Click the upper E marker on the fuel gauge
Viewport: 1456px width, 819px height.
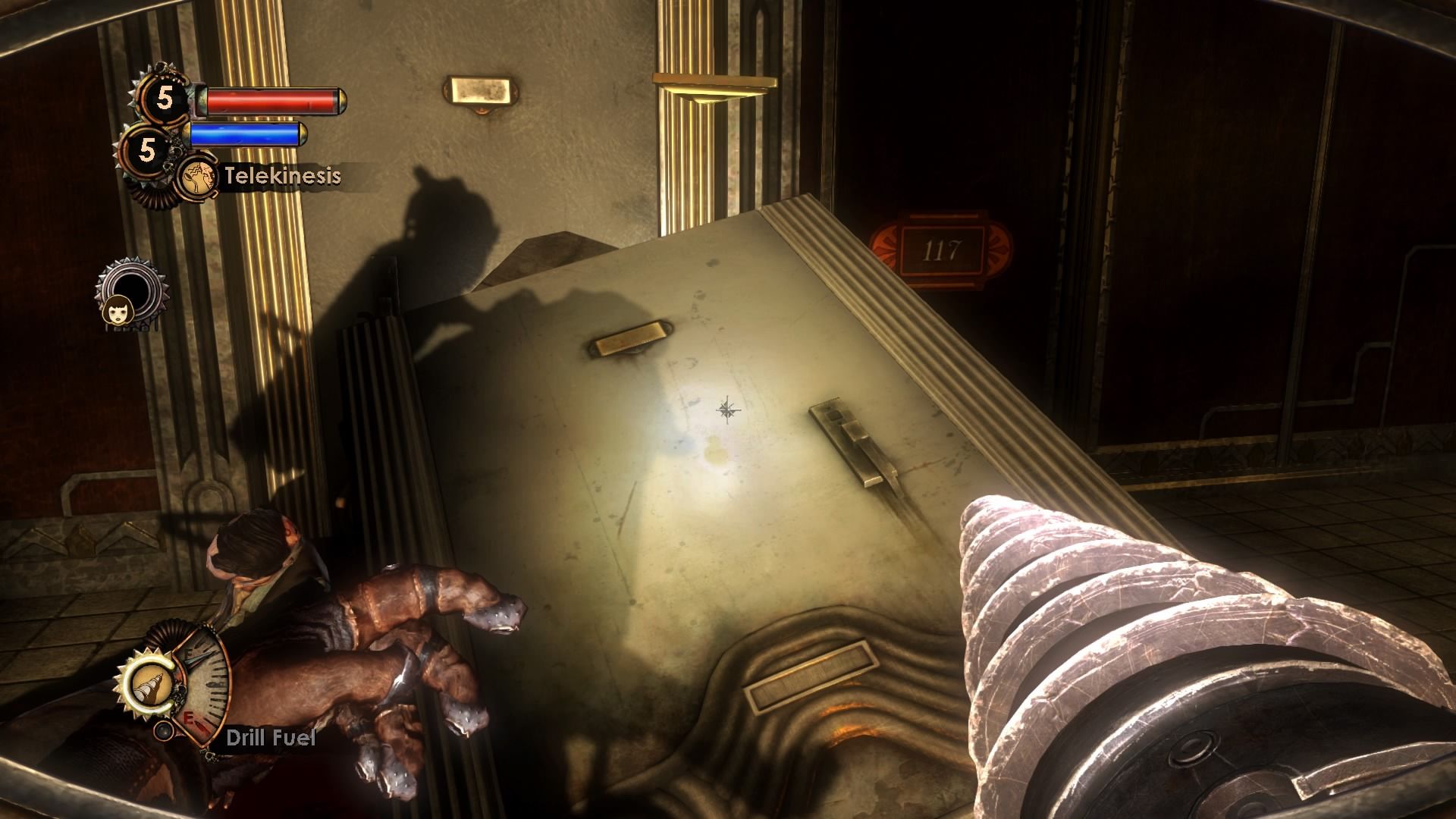click(x=189, y=652)
